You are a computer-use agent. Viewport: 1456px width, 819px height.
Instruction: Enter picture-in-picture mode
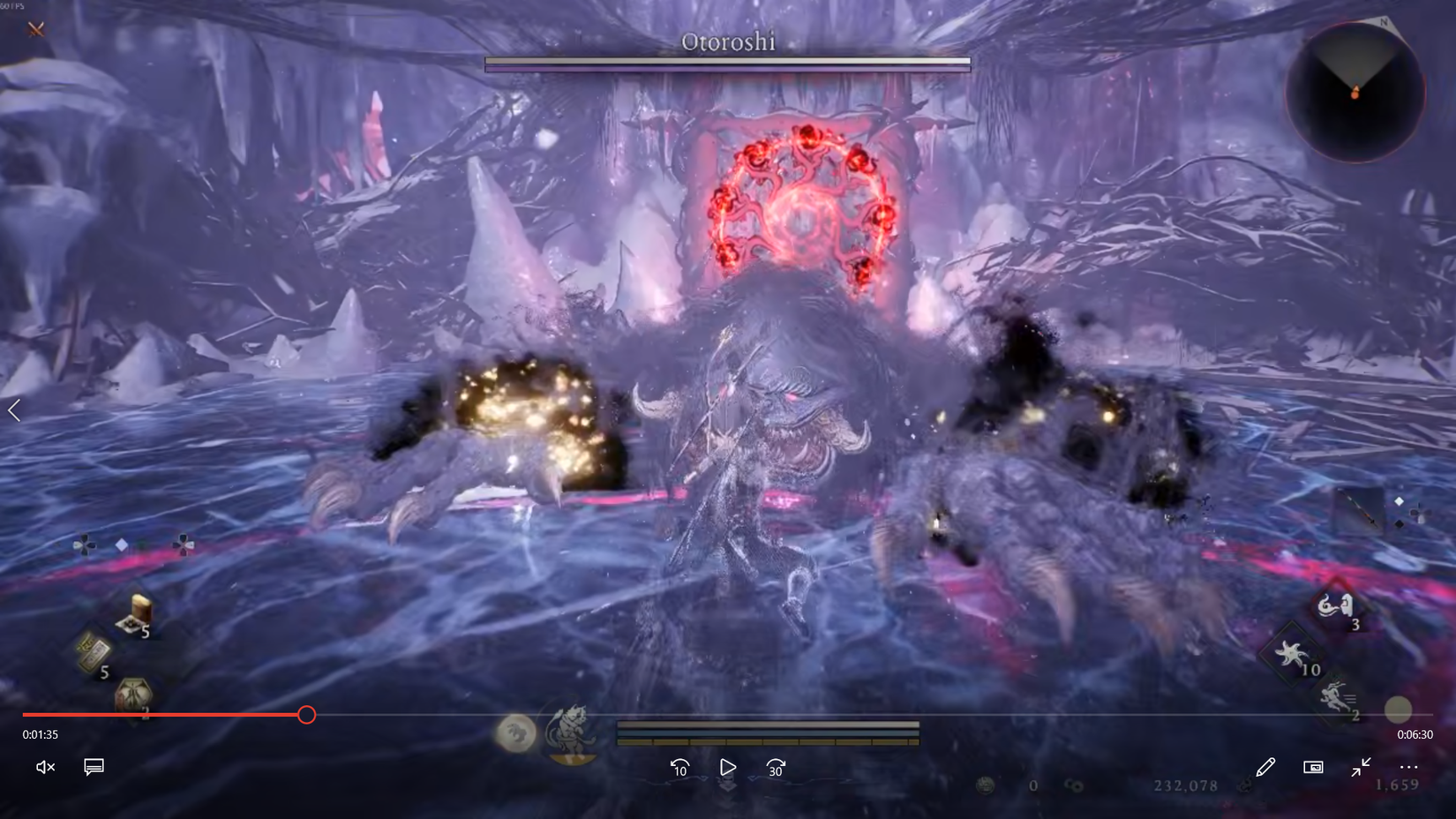[1314, 768]
